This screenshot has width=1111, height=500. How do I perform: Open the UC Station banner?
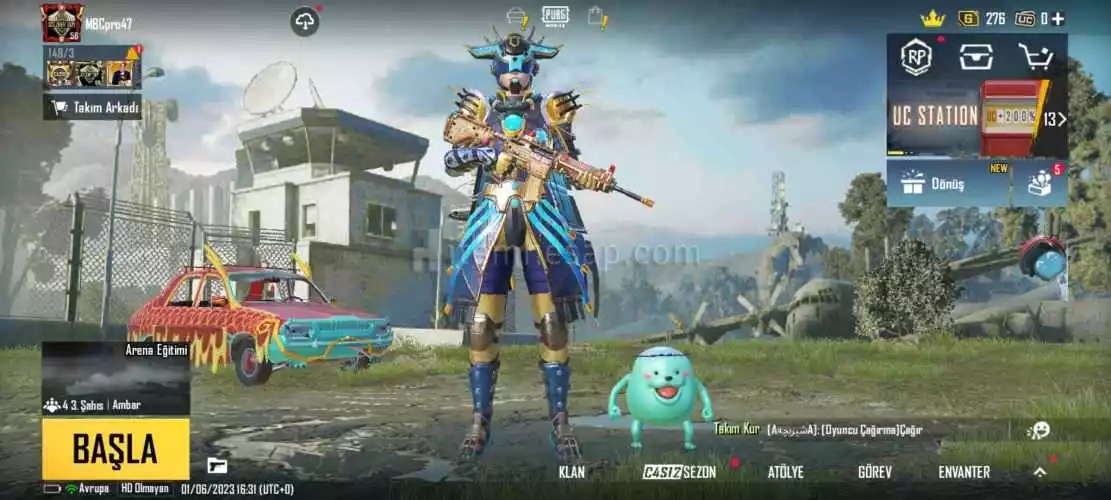coord(975,118)
